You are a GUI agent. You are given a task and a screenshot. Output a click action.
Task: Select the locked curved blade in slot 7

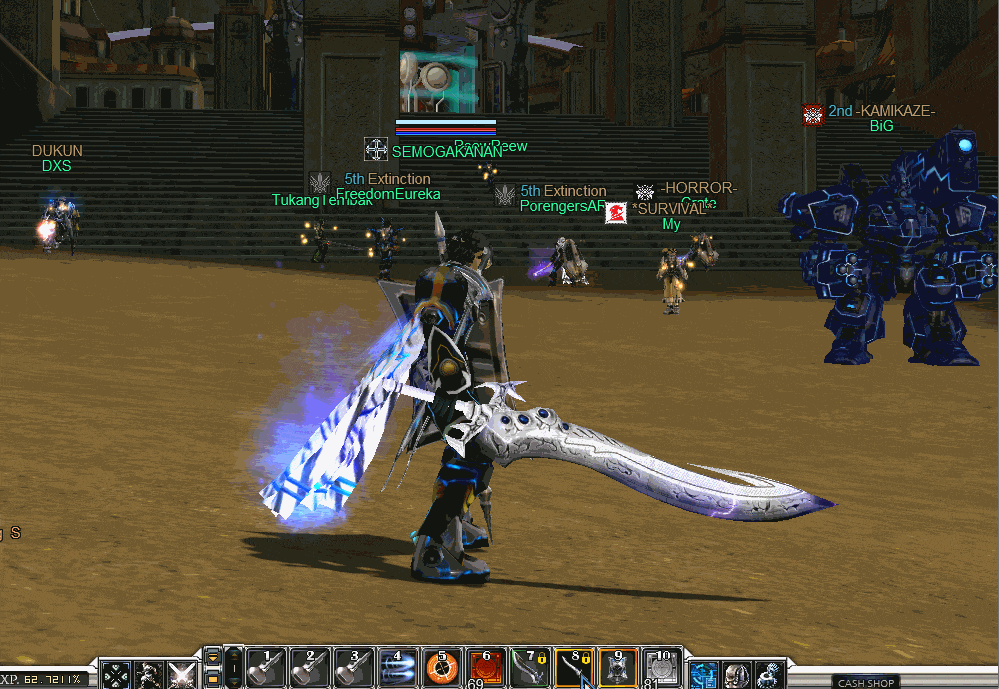529,668
